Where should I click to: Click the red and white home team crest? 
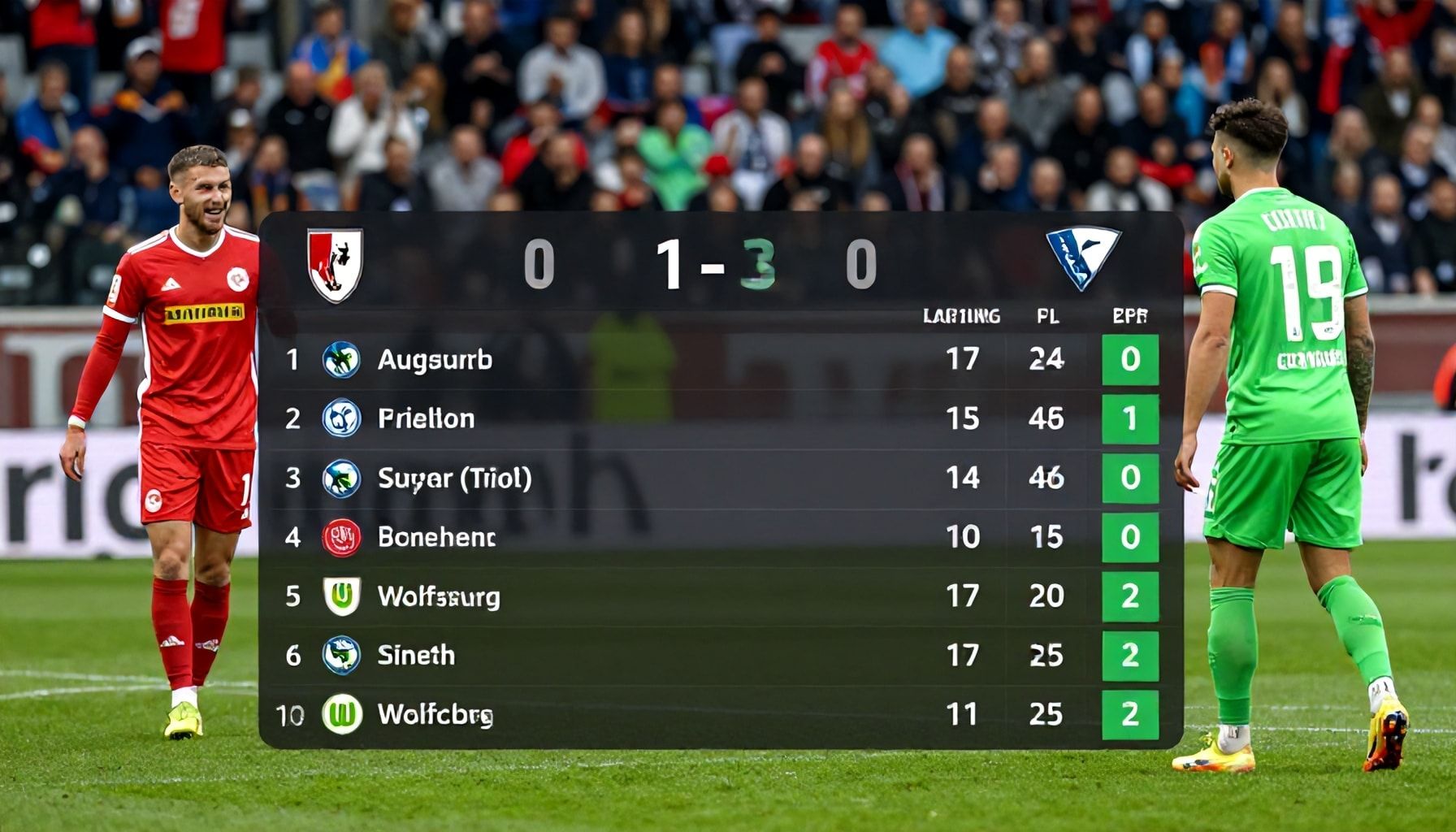click(335, 264)
